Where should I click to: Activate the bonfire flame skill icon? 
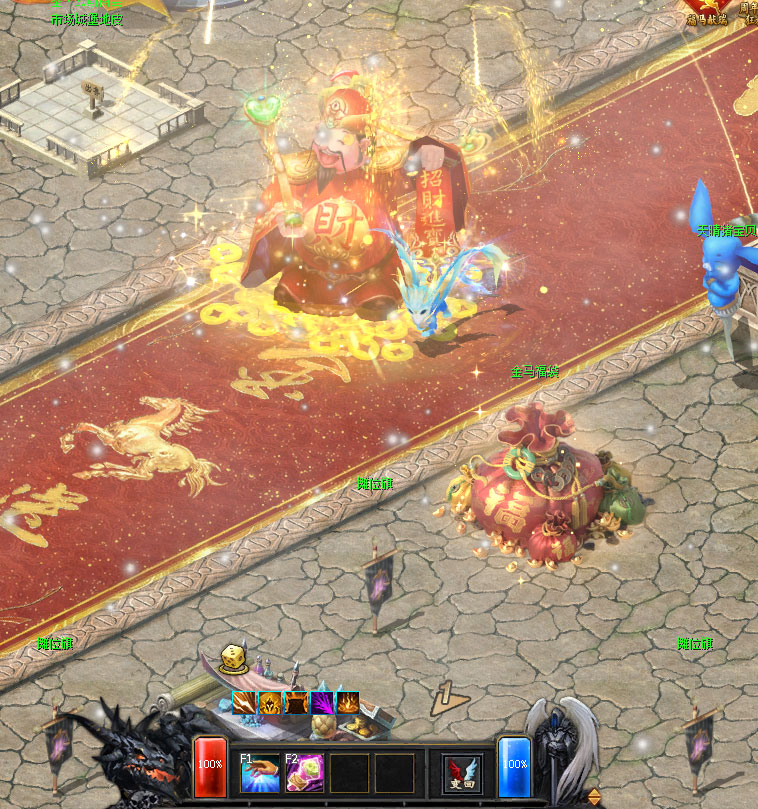(348, 703)
